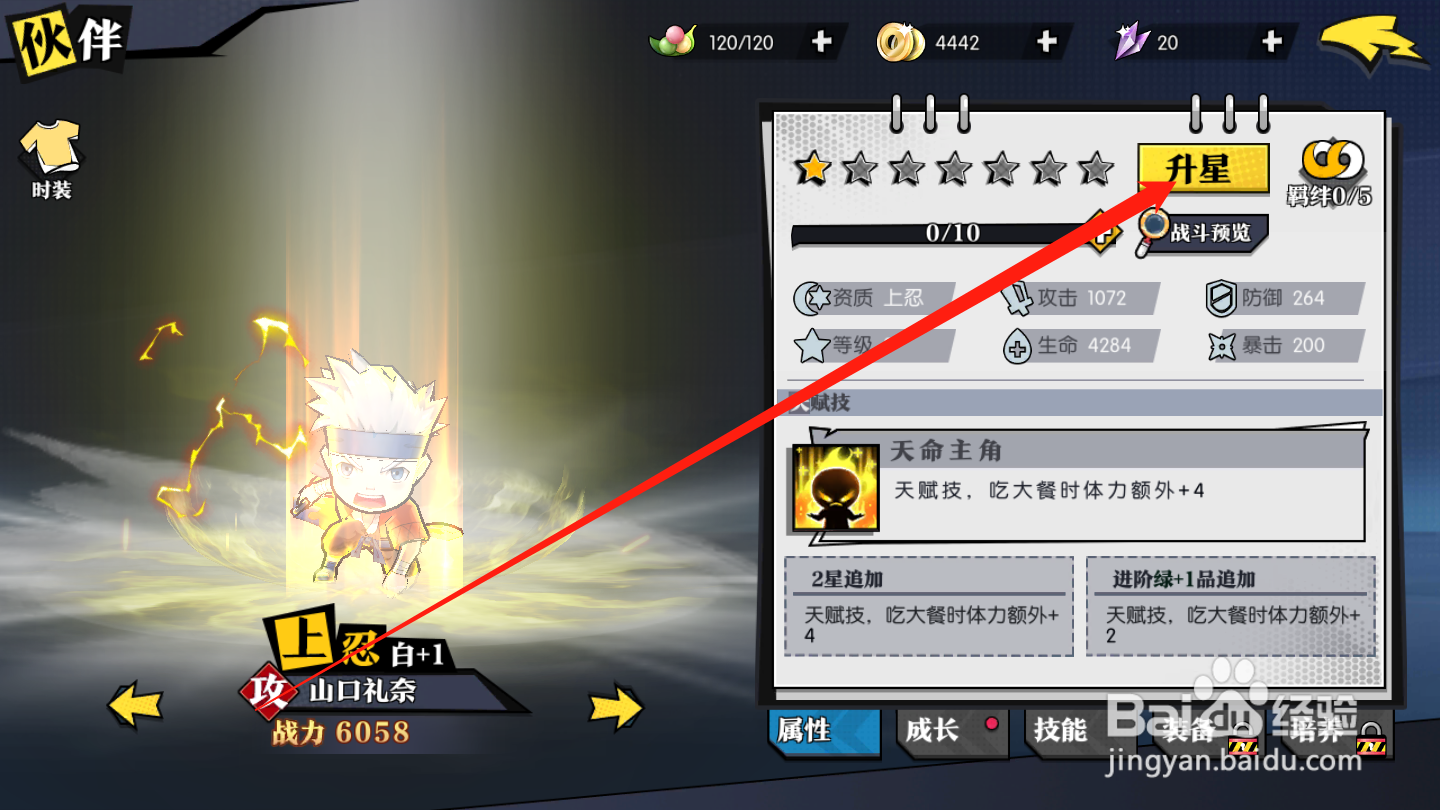1440x810 pixels.
Task: Click the 资质 aptitude moon icon
Action: (810, 297)
